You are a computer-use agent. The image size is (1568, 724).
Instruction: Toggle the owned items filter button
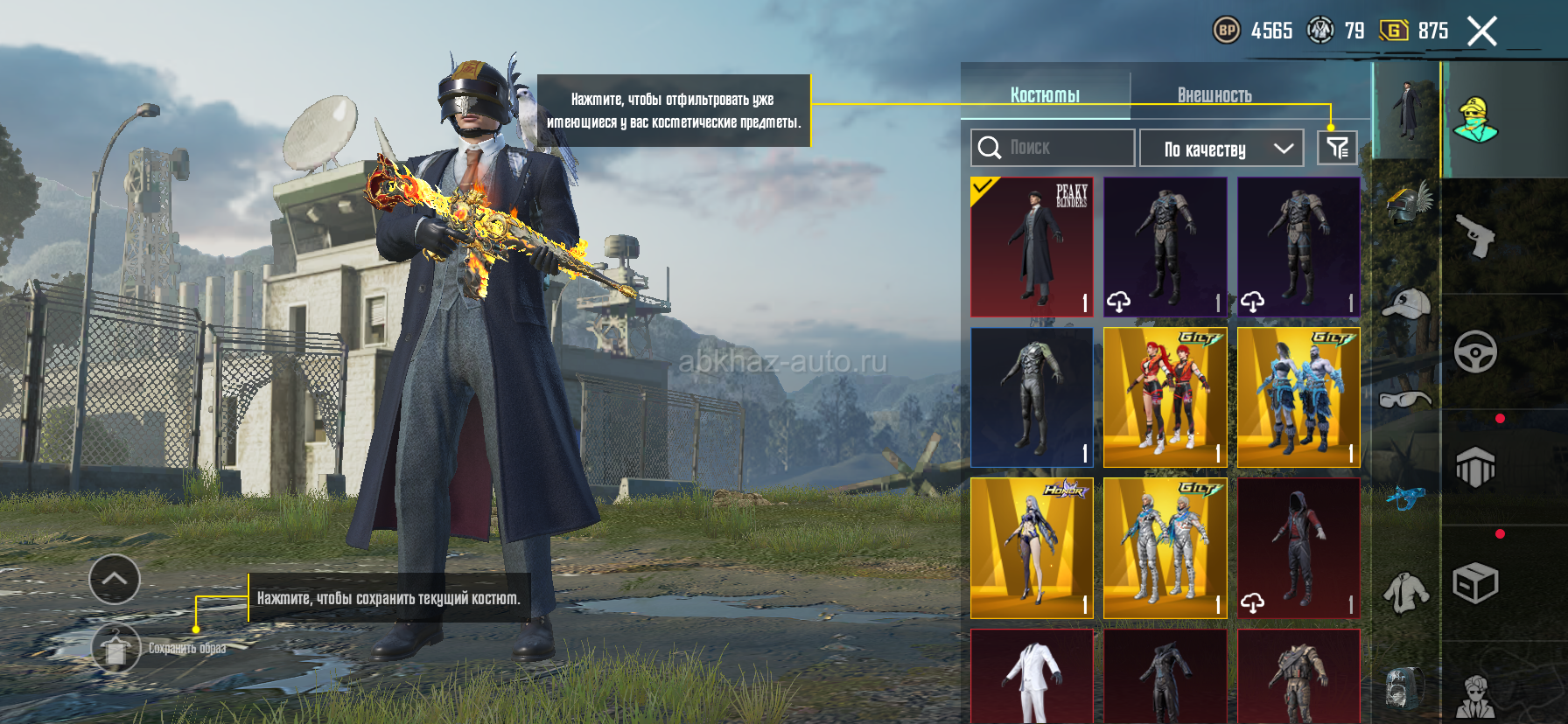(1337, 148)
